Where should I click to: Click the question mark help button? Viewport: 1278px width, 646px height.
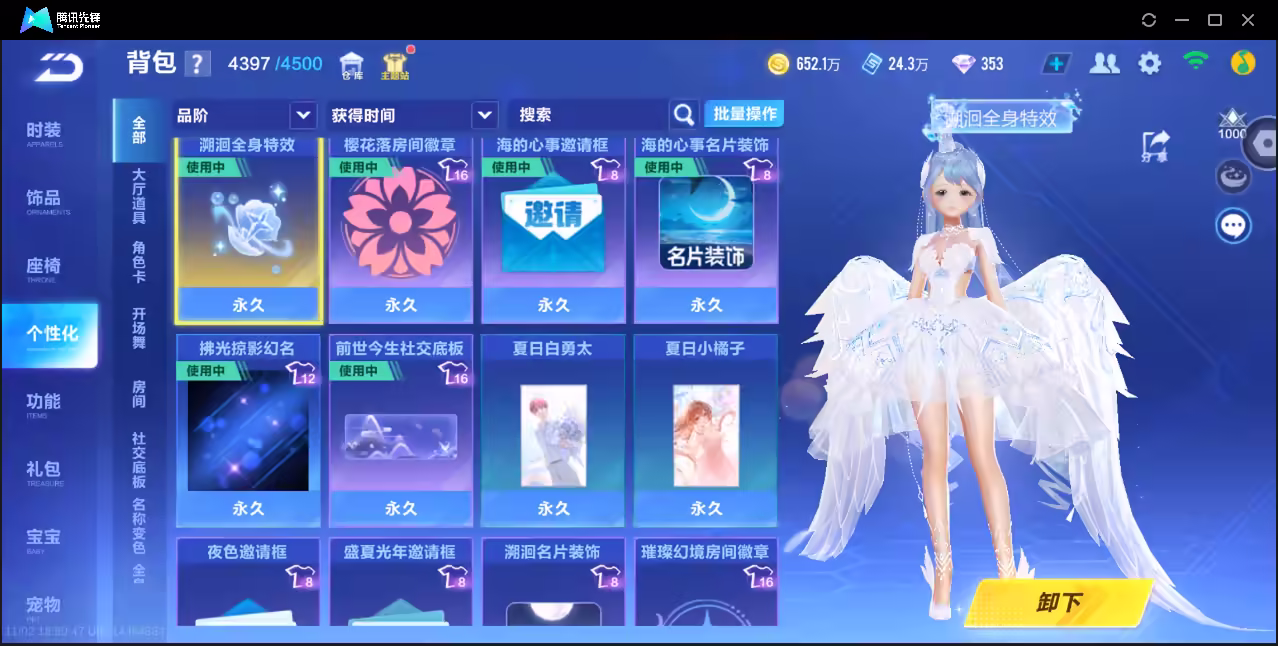[x=198, y=64]
